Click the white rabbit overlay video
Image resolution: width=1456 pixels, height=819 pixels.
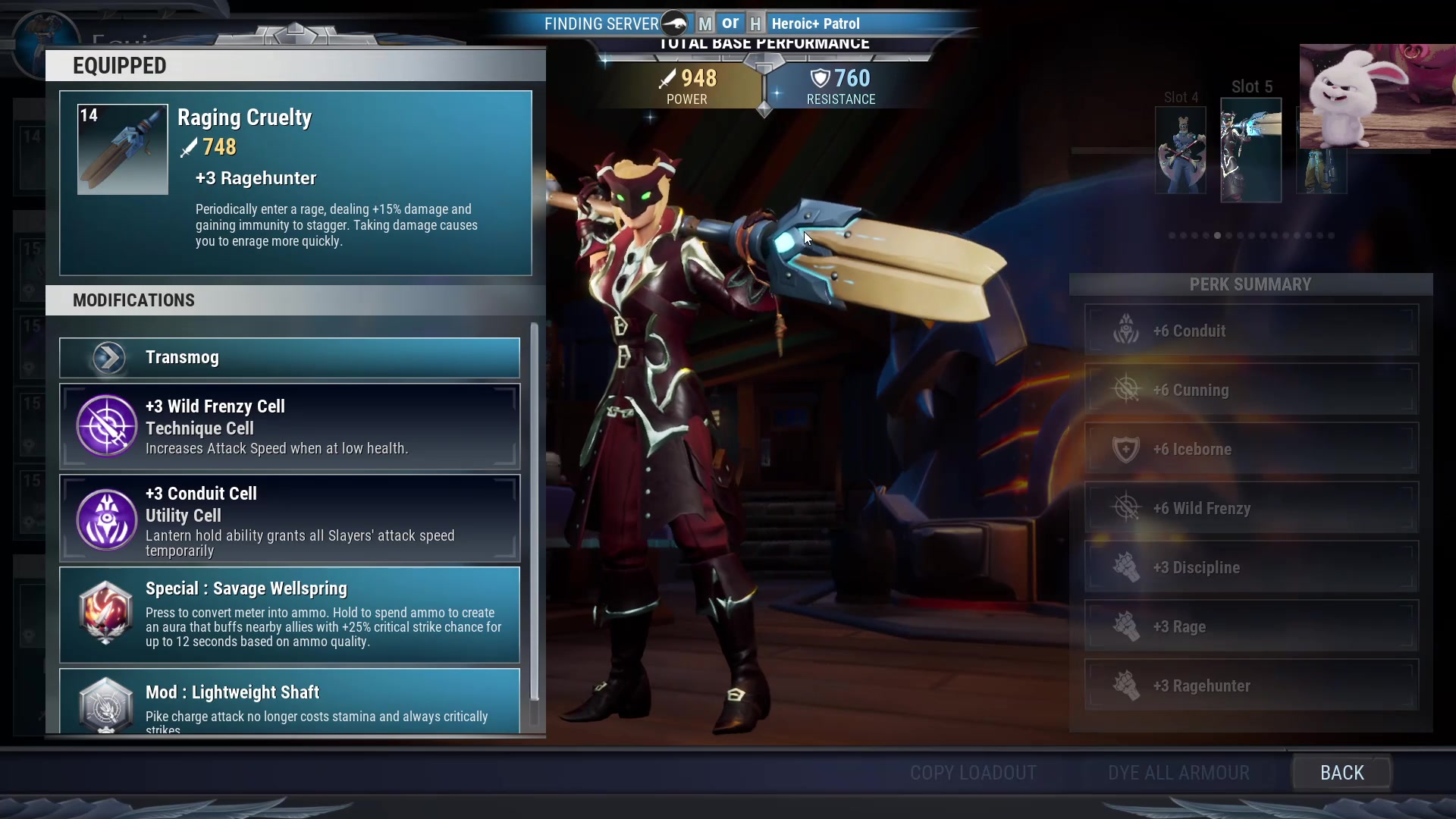(1377, 96)
